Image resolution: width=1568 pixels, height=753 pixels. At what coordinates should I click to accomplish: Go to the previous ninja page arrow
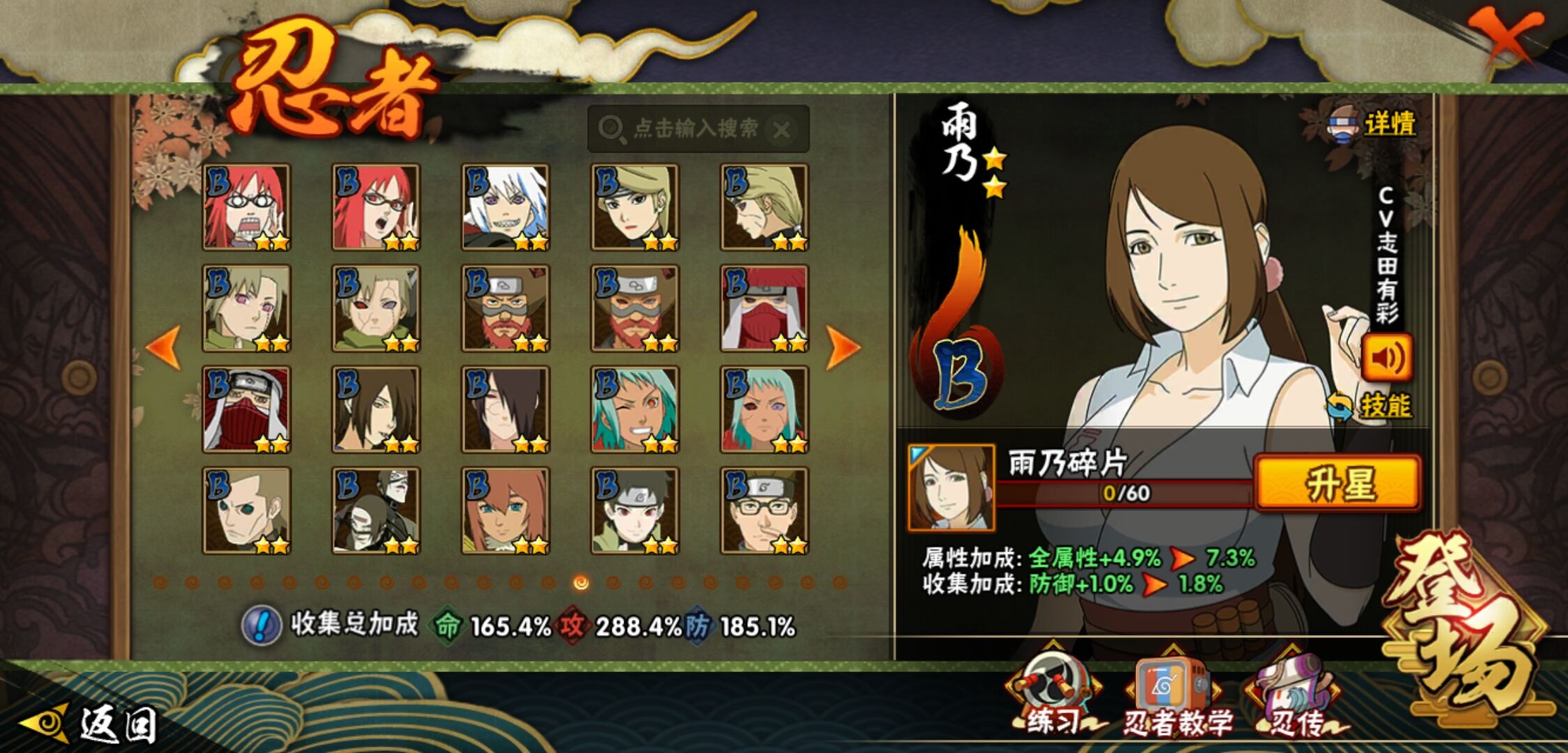(x=165, y=347)
